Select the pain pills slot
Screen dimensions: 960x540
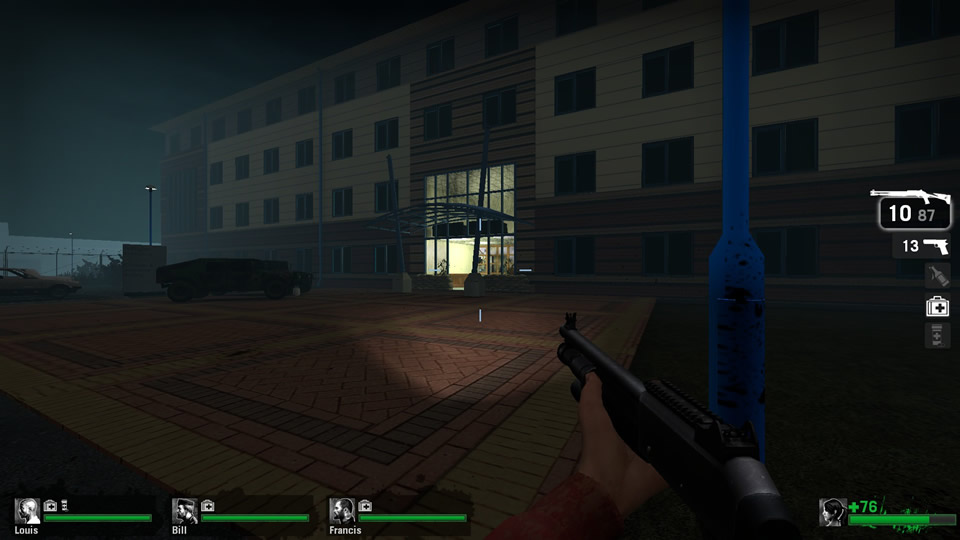937,335
